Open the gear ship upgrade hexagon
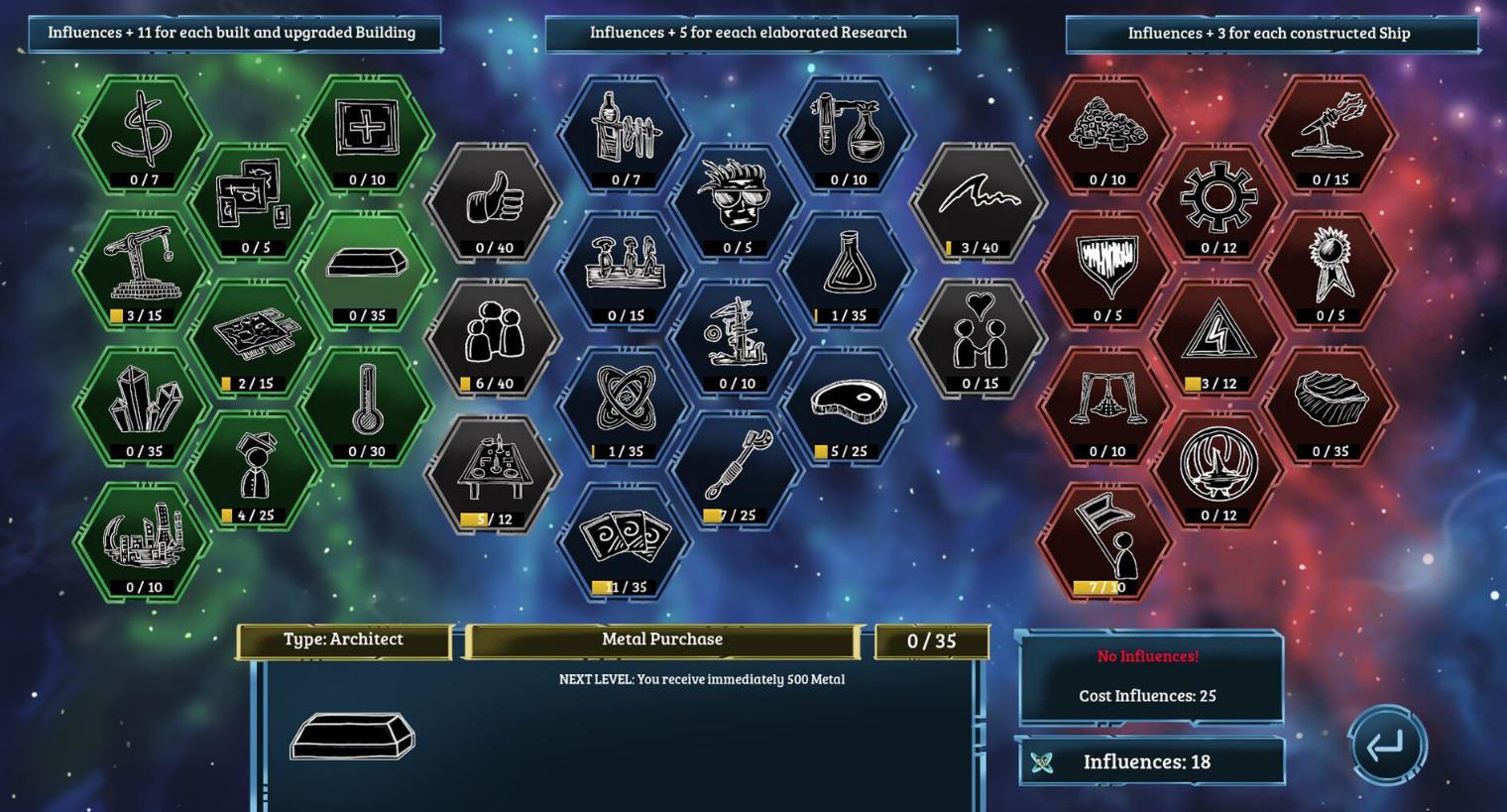The height and width of the screenshot is (812, 1507). [1218, 198]
